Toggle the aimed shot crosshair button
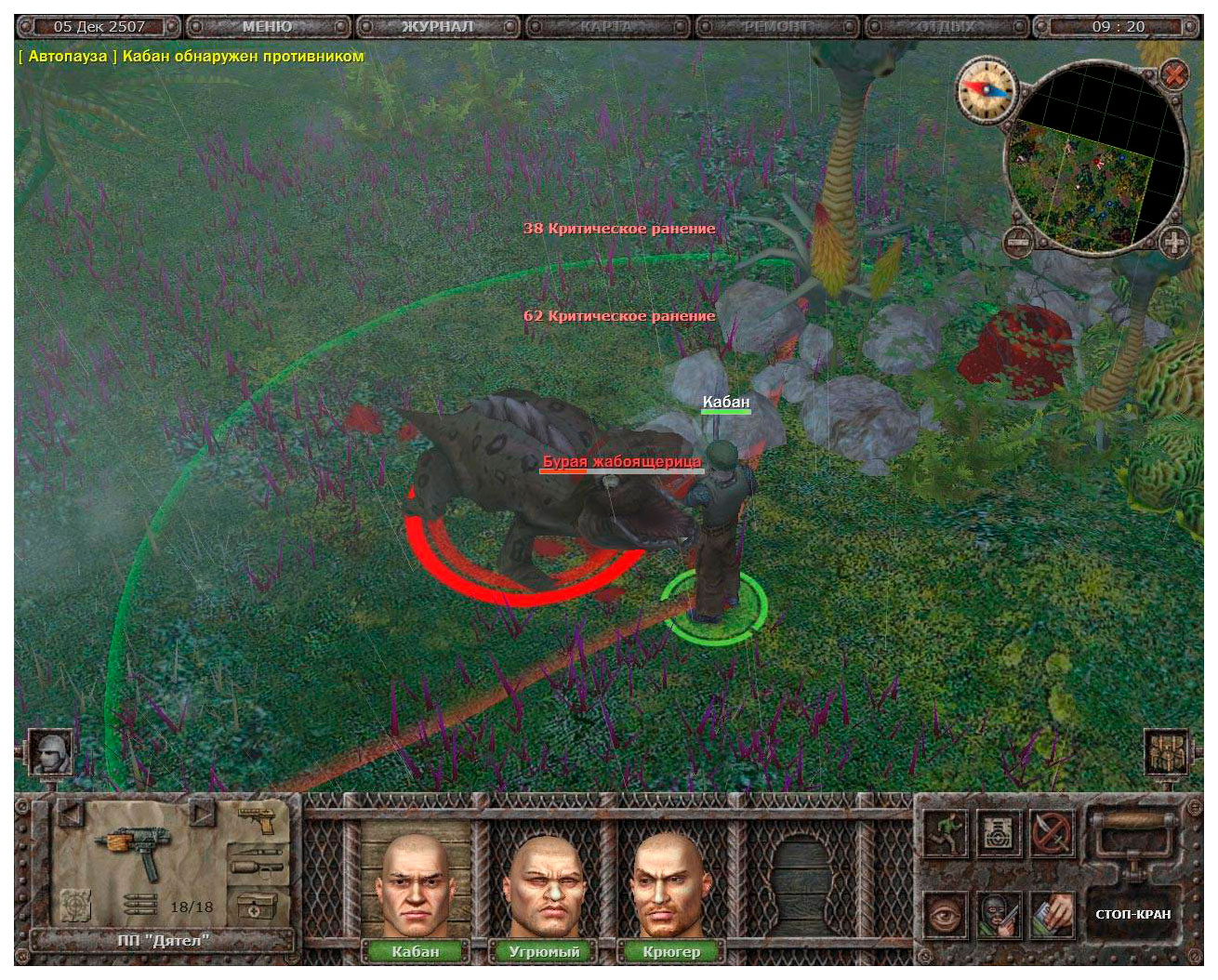The width and height of the screenshot is (1218, 980). 76,904
